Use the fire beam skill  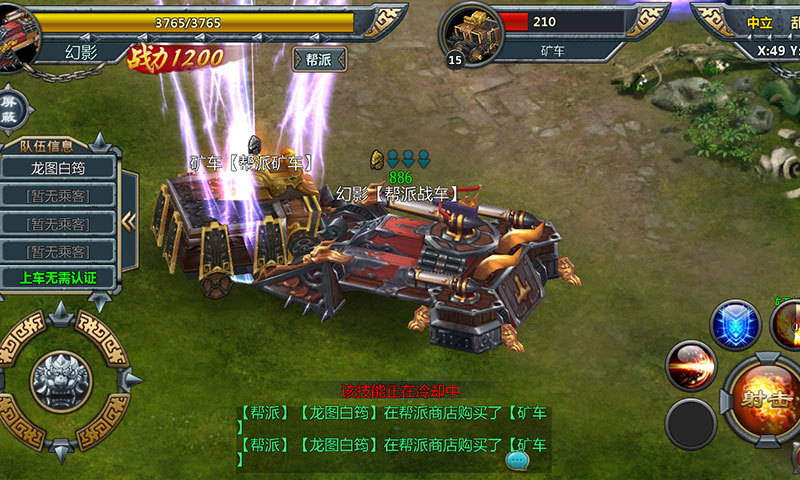[690, 366]
